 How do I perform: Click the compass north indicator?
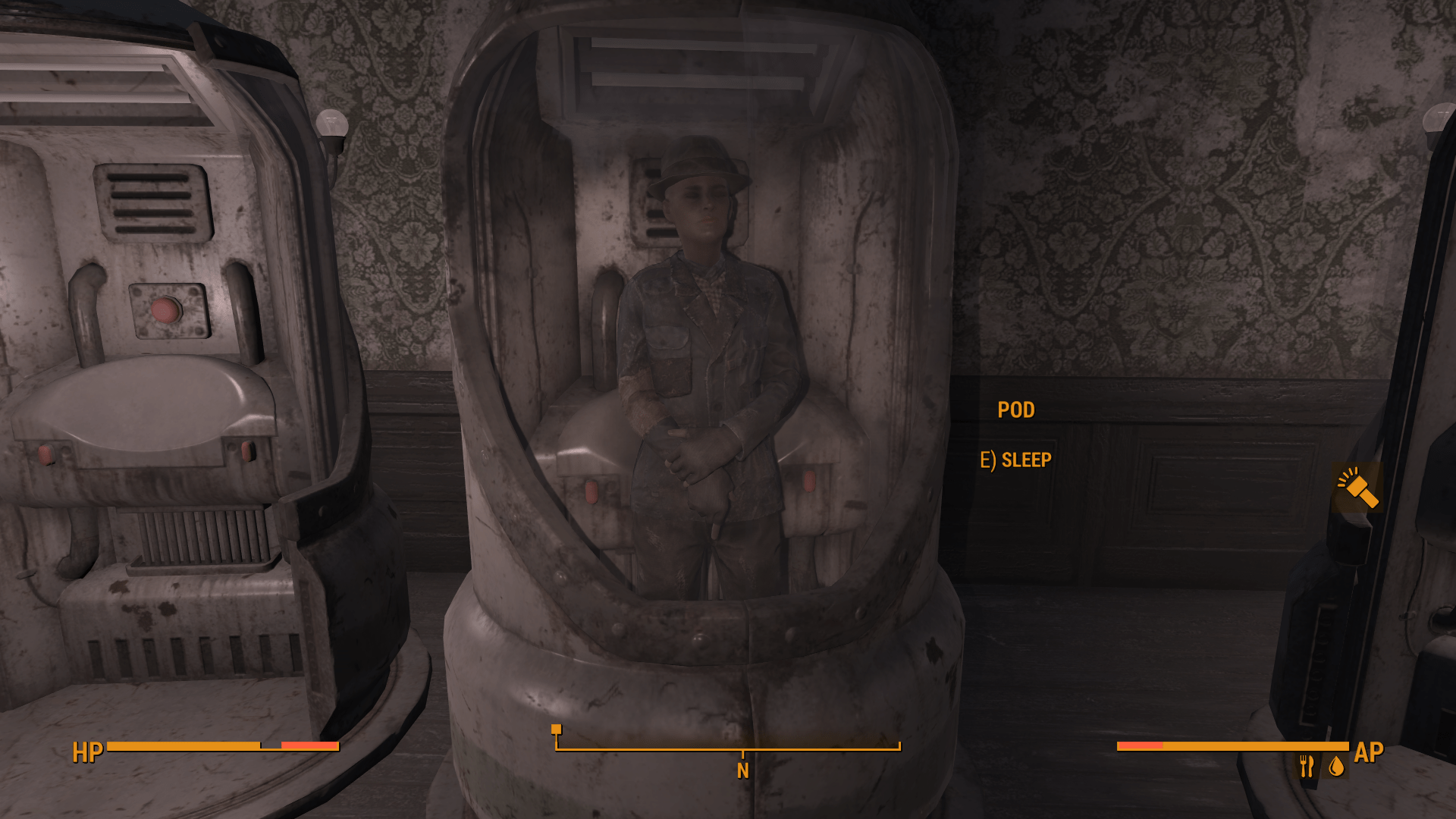(x=742, y=770)
